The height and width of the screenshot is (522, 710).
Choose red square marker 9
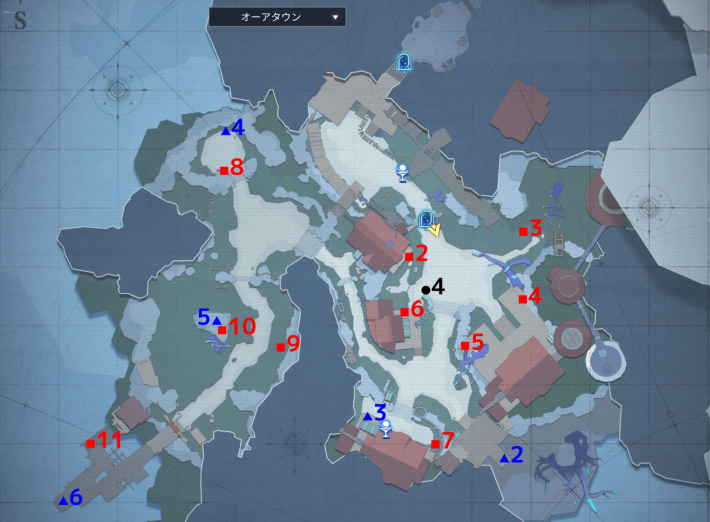click(x=280, y=347)
